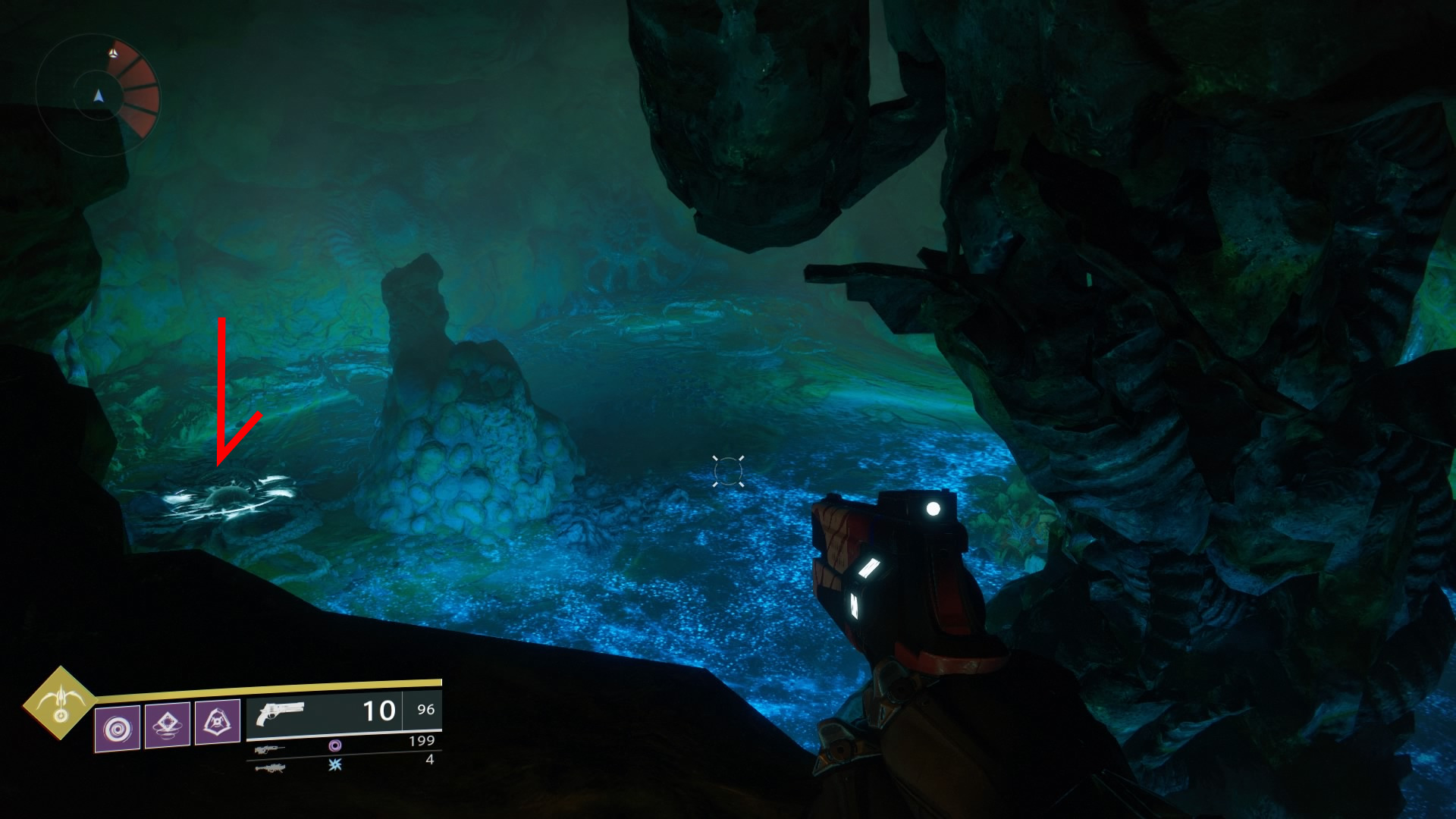
Task: Activate the charged Super diamond icon
Action: click(x=61, y=703)
